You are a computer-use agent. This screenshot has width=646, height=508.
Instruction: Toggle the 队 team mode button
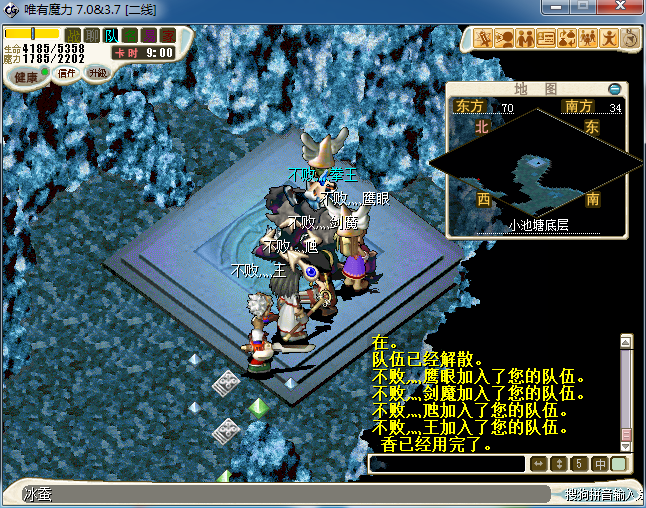pyautogui.click(x=111, y=36)
